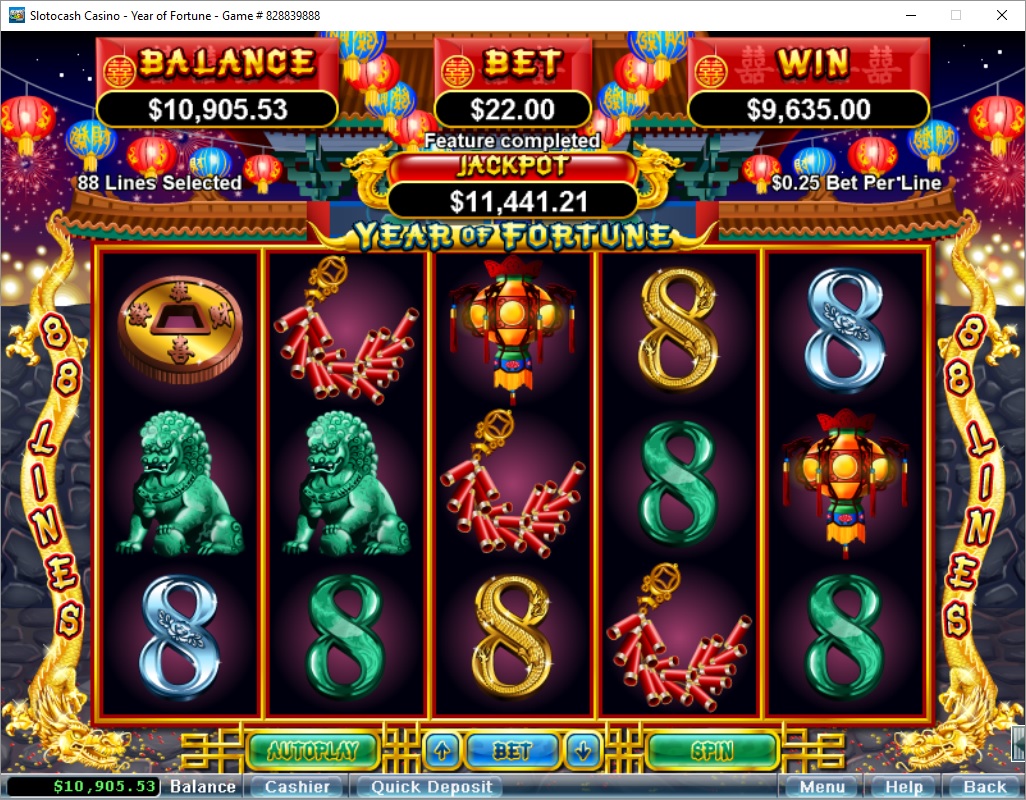Image resolution: width=1026 pixels, height=800 pixels.
Task: Decrease the bet with the down arrow
Action: tap(585, 750)
